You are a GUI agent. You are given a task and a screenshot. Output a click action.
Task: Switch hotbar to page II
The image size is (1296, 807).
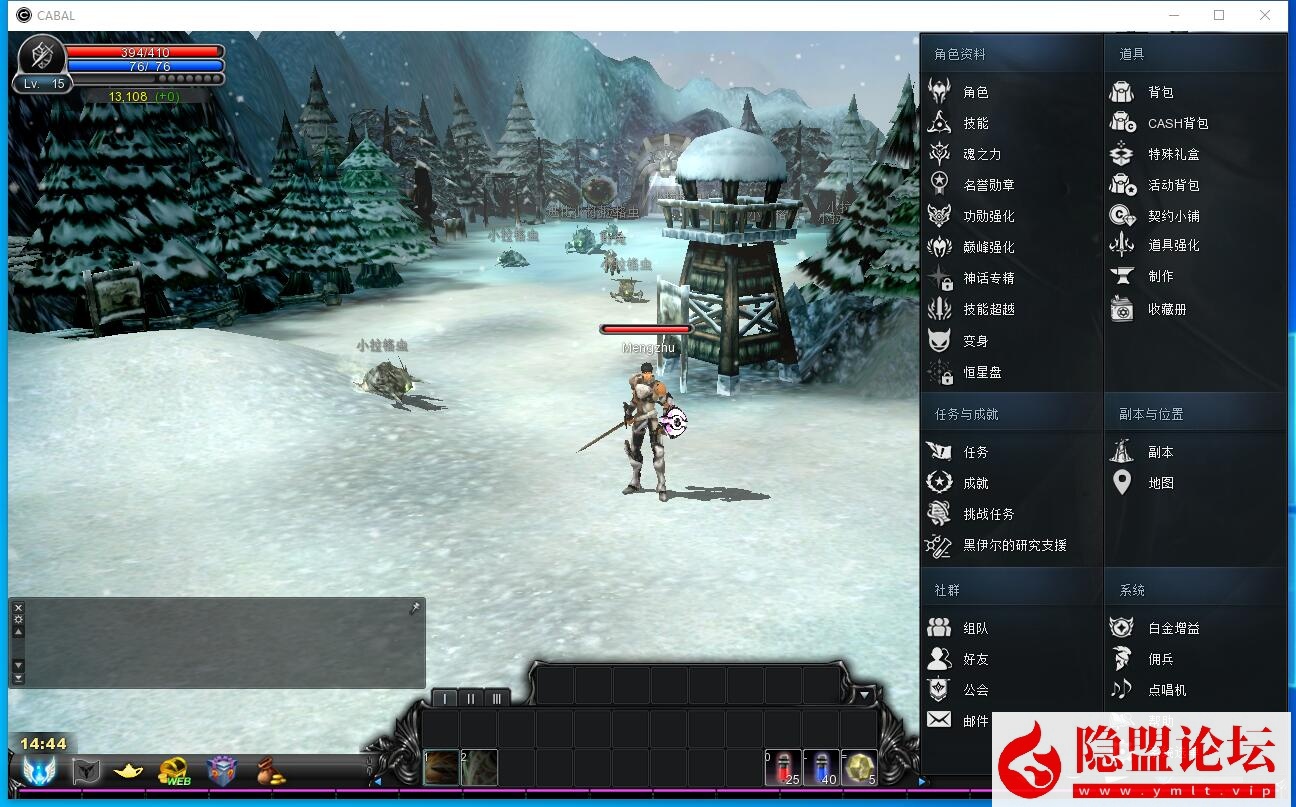pyautogui.click(x=470, y=697)
